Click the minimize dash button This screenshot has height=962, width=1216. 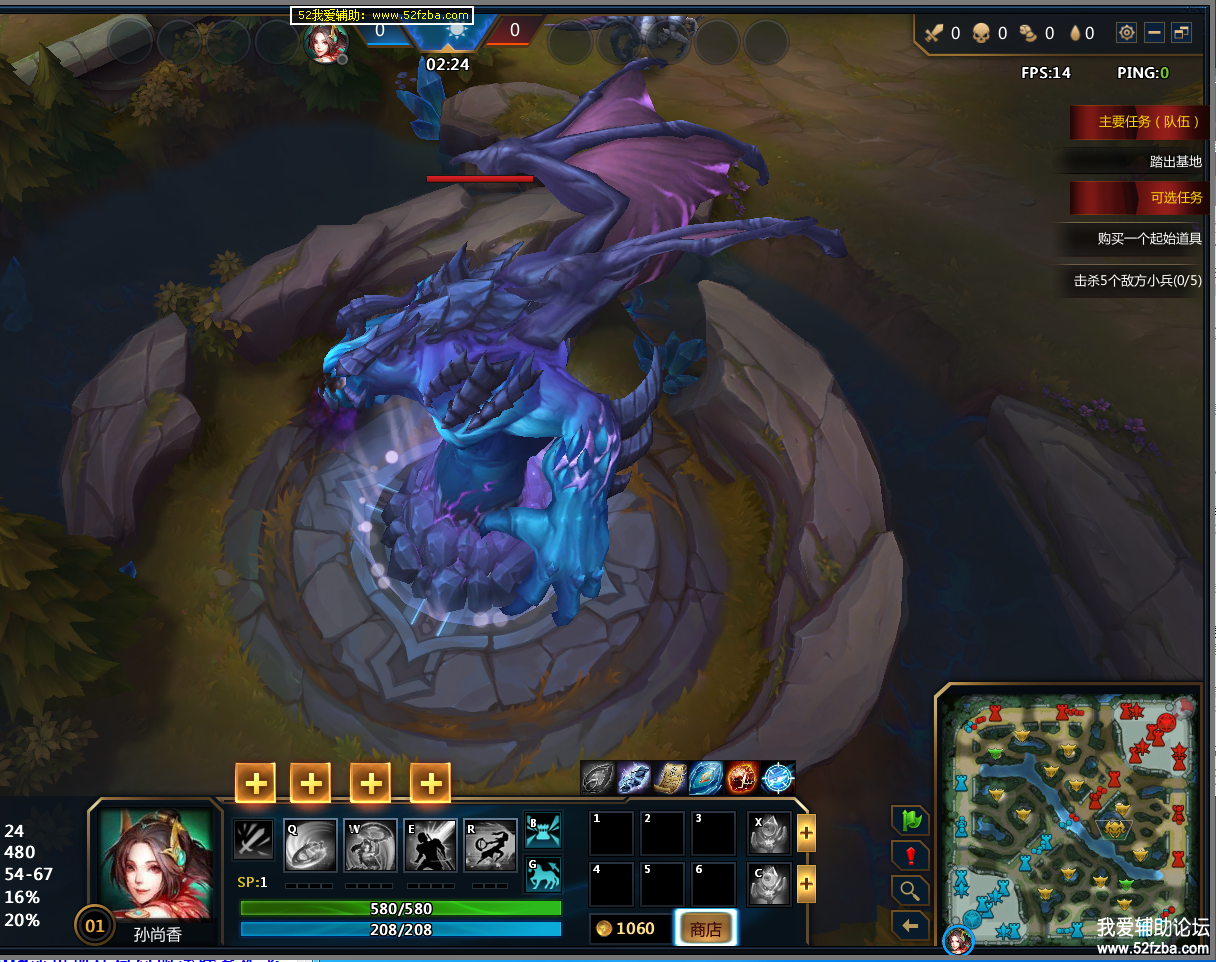[1154, 33]
